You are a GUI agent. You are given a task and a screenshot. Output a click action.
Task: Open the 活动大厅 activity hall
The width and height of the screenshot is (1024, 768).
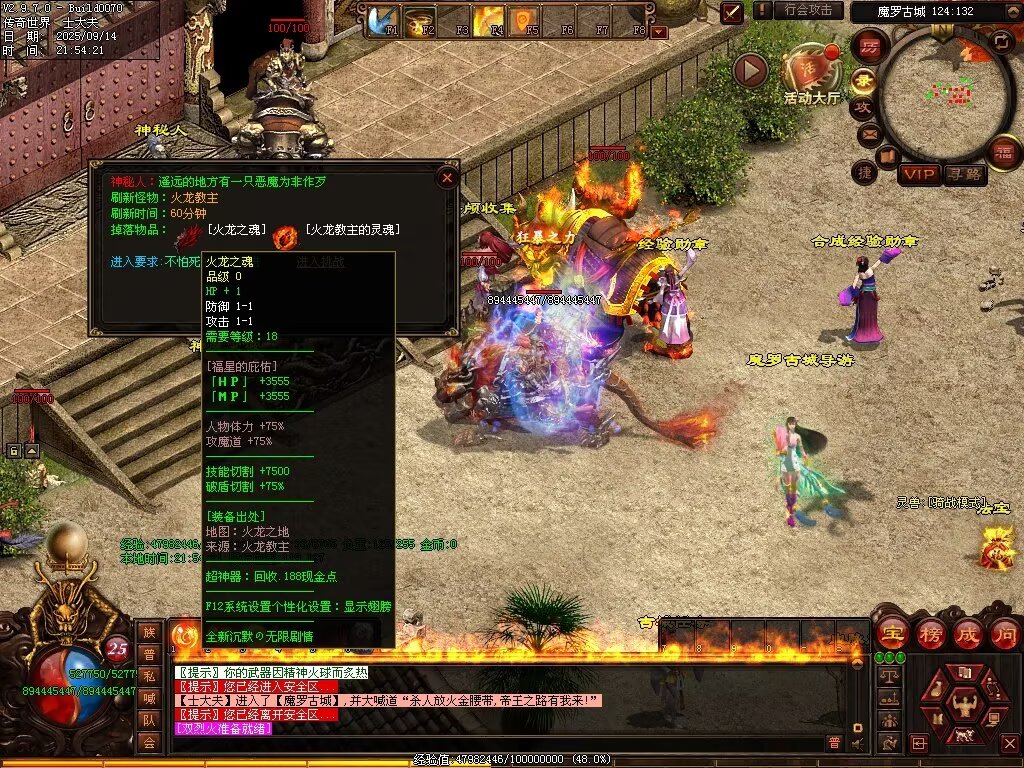812,70
